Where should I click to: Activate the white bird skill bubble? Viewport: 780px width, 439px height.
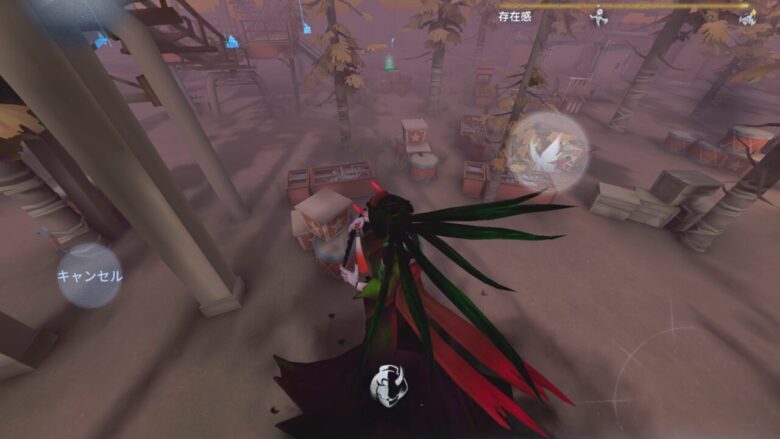pos(546,152)
